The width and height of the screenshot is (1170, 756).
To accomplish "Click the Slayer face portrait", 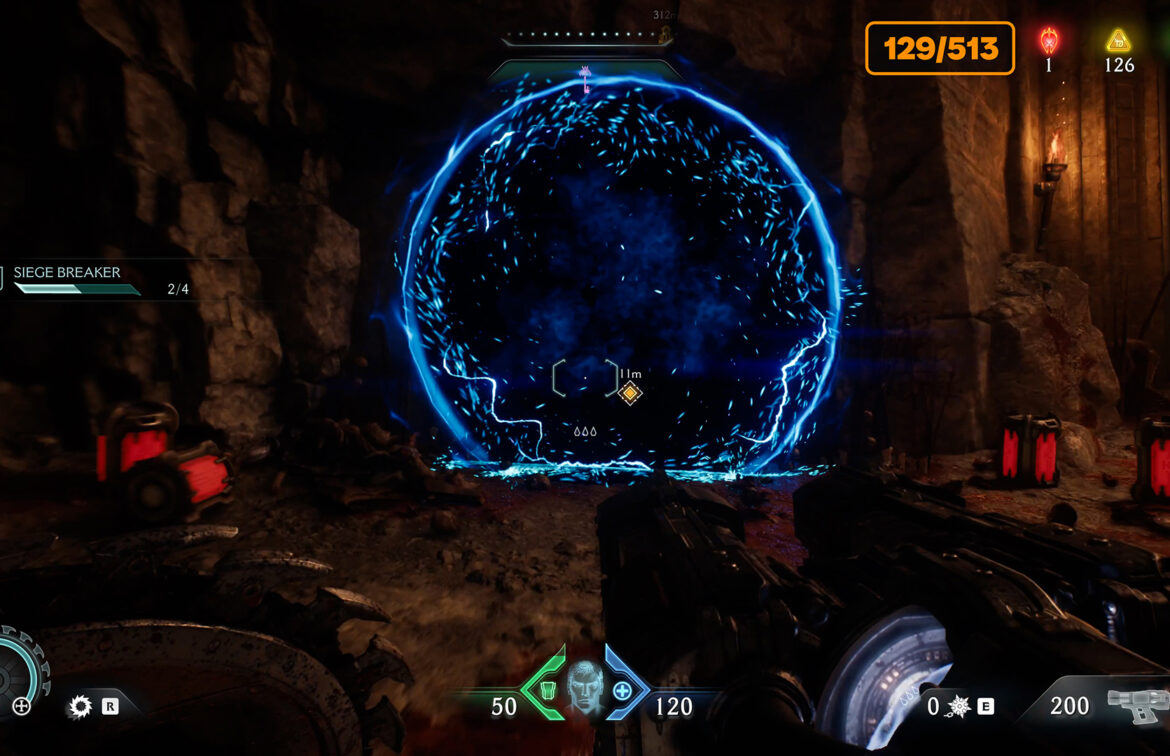I will click(585, 688).
